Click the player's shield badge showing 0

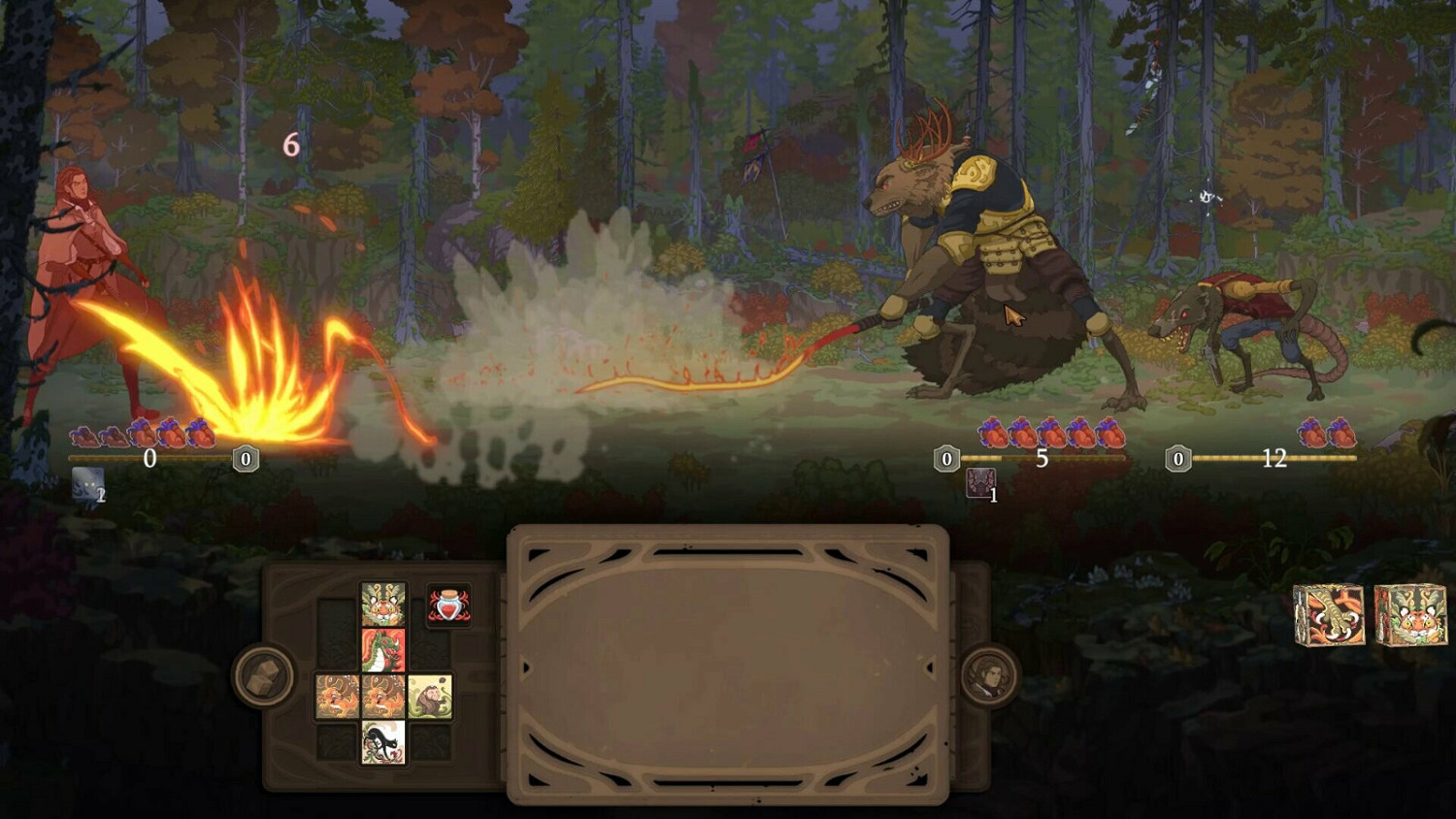pos(245,458)
